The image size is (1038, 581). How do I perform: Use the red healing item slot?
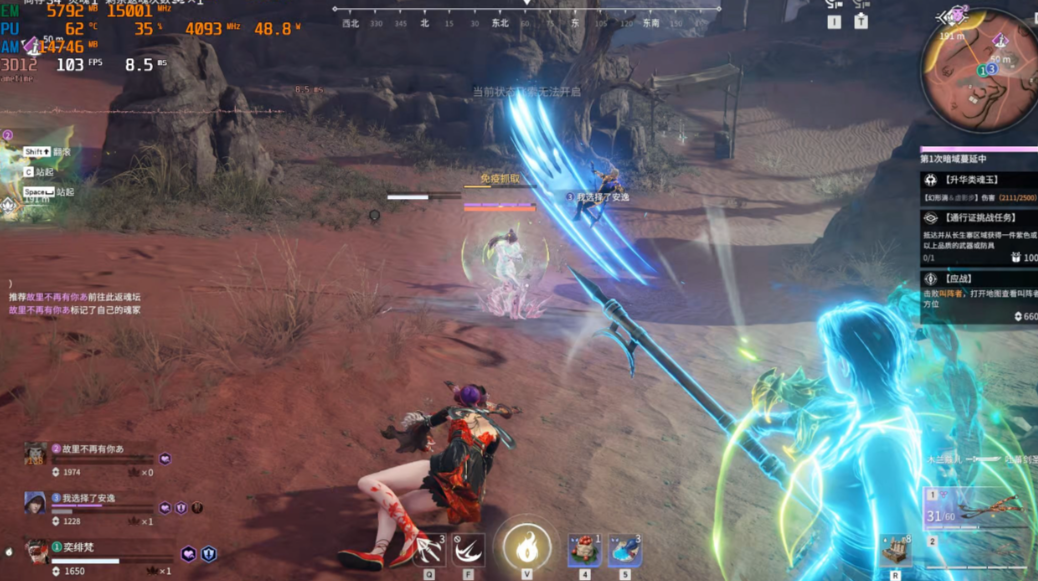pyautogui.click(x=584, y=550)
